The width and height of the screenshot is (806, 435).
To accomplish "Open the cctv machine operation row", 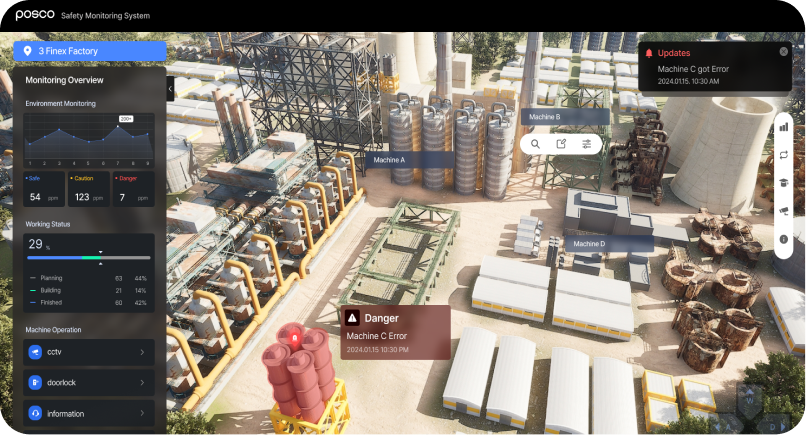I will click(x=89, y=352).
